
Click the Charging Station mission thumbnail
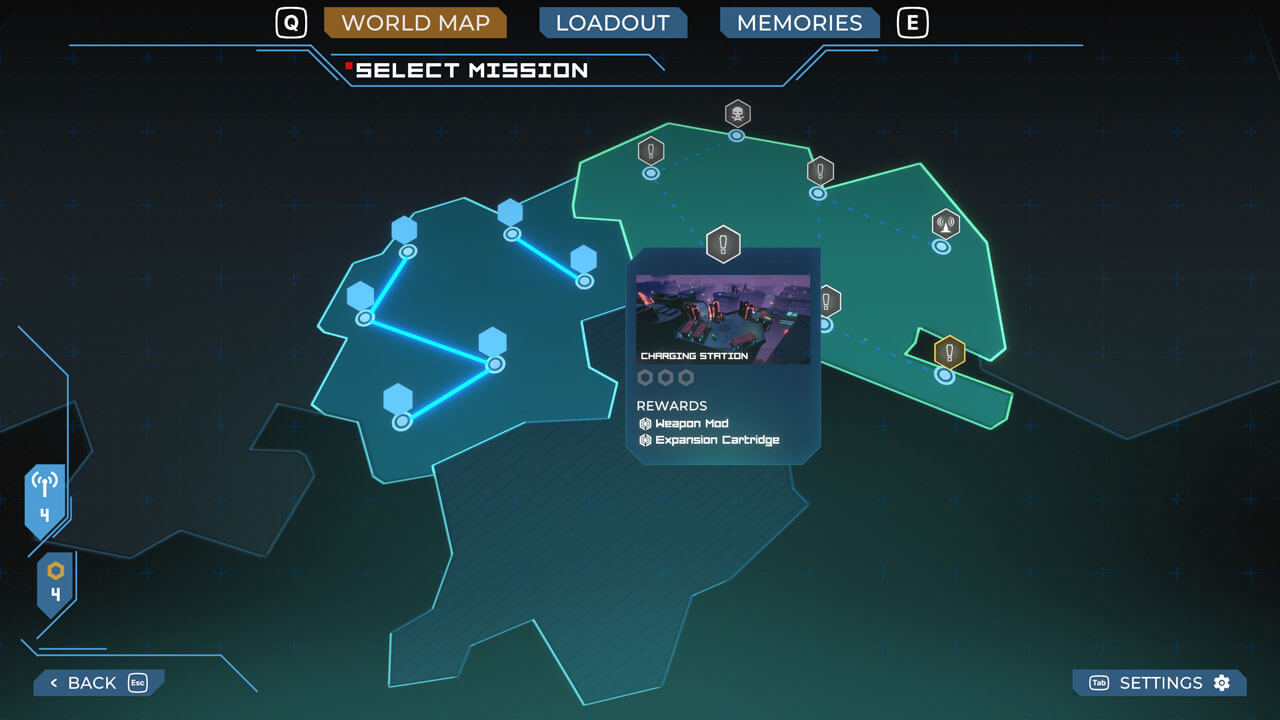click(x=723, y=319)
